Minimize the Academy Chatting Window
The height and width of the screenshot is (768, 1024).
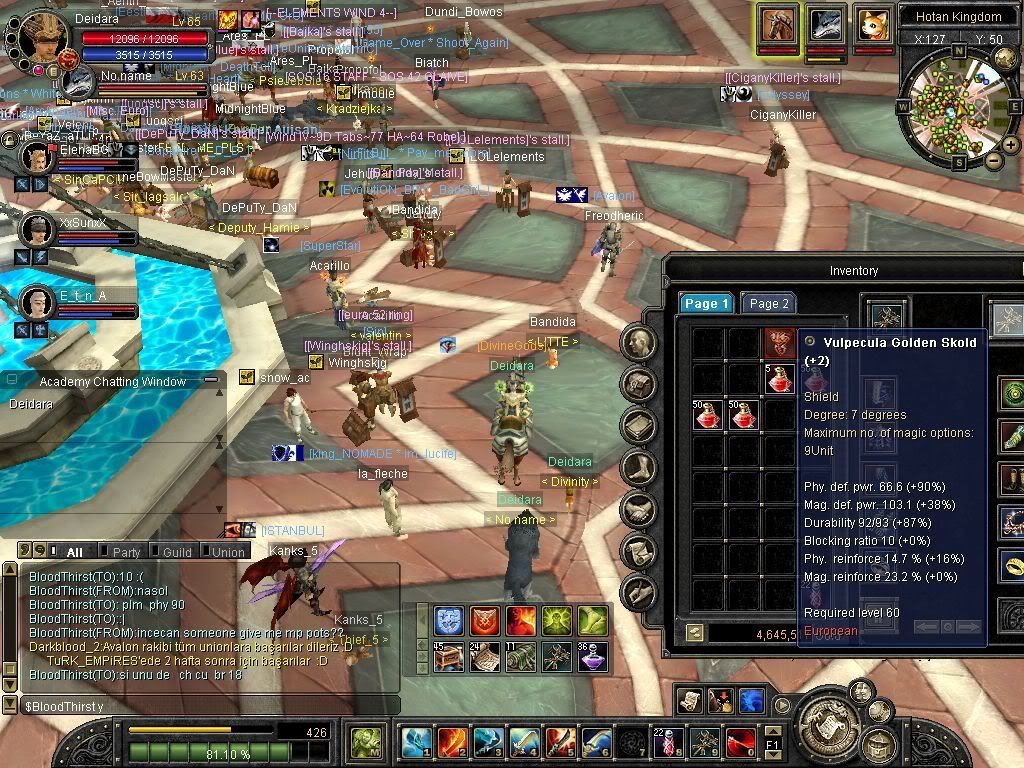tap(210, 381)
